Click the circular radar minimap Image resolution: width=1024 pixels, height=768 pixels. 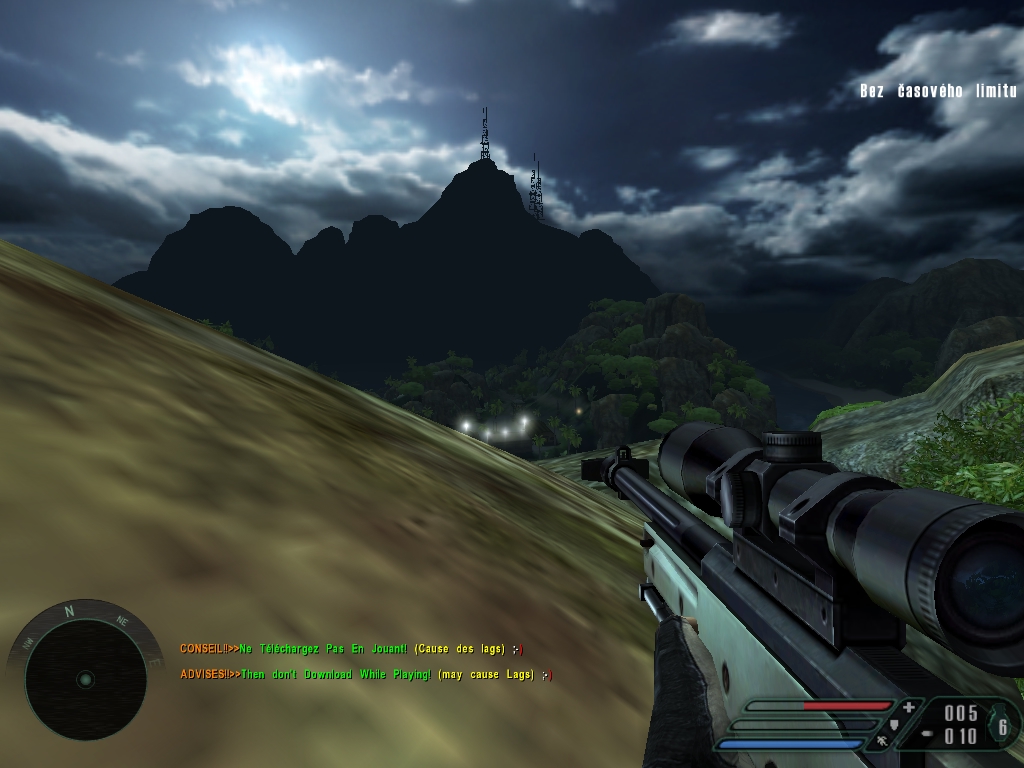coord(85,679)
